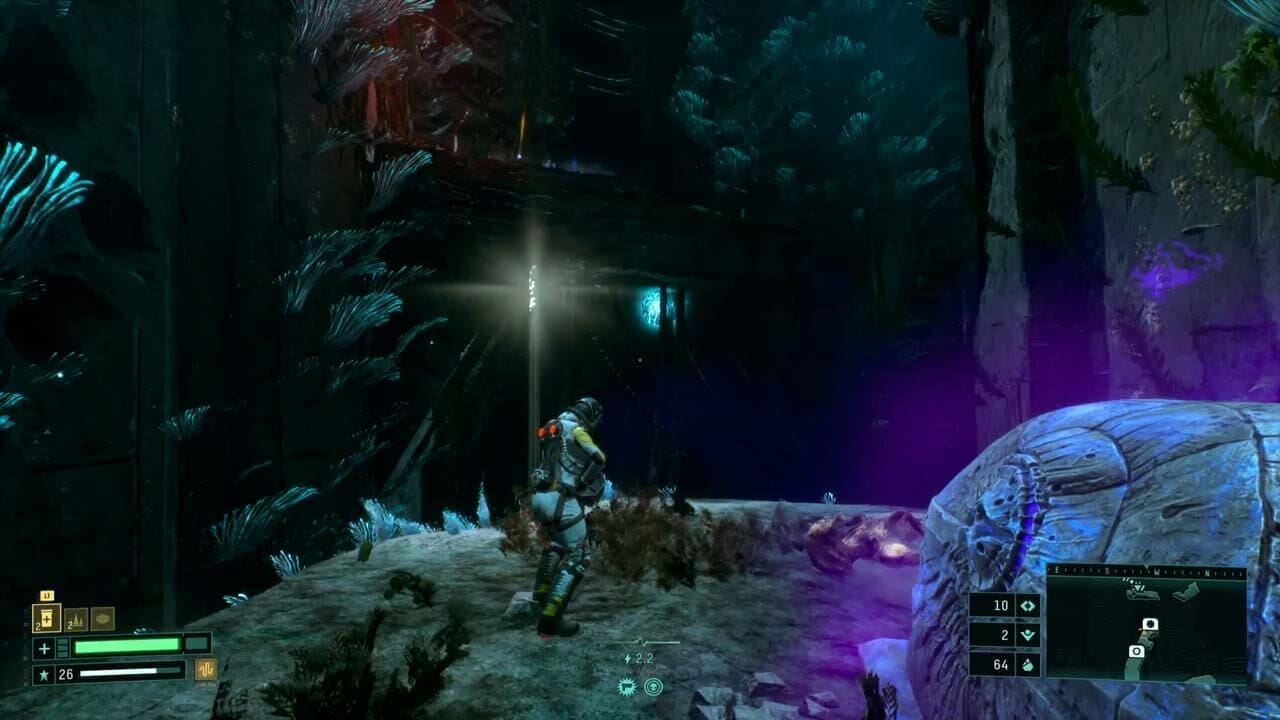The image size is (1280, 720).
Task: Click the obolite diamond currency icon
Action: pyautogui.click(x=1026, y=605)
